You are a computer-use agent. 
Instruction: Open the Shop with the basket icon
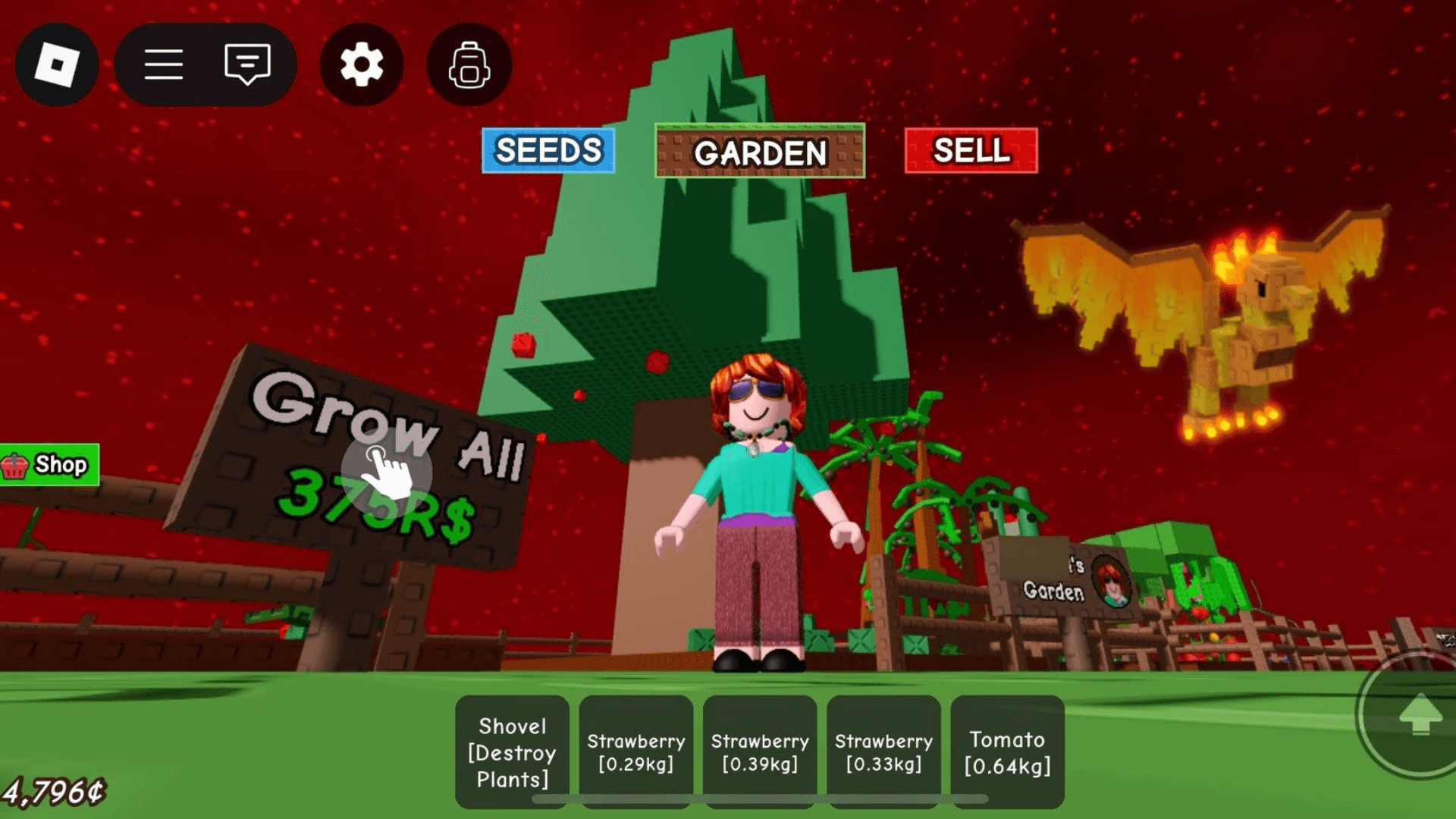coord(47,465)
